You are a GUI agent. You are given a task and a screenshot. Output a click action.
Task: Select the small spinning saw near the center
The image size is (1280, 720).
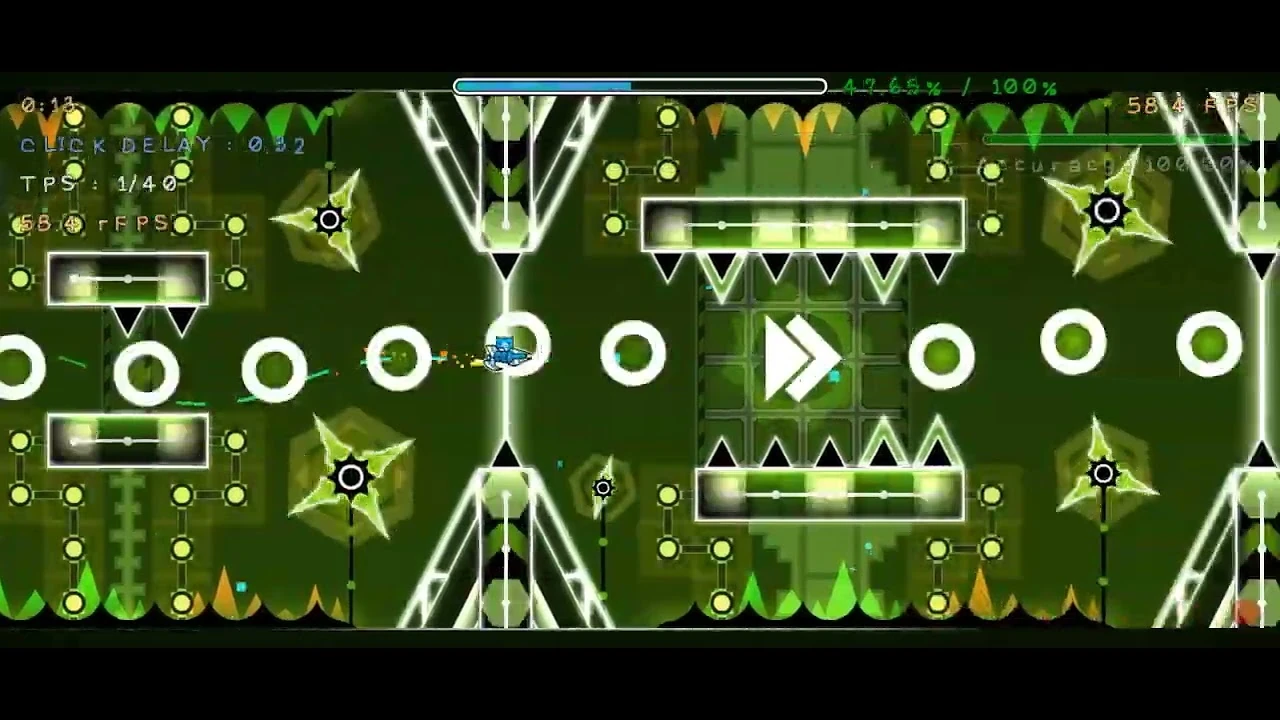(x=602, y=488)
